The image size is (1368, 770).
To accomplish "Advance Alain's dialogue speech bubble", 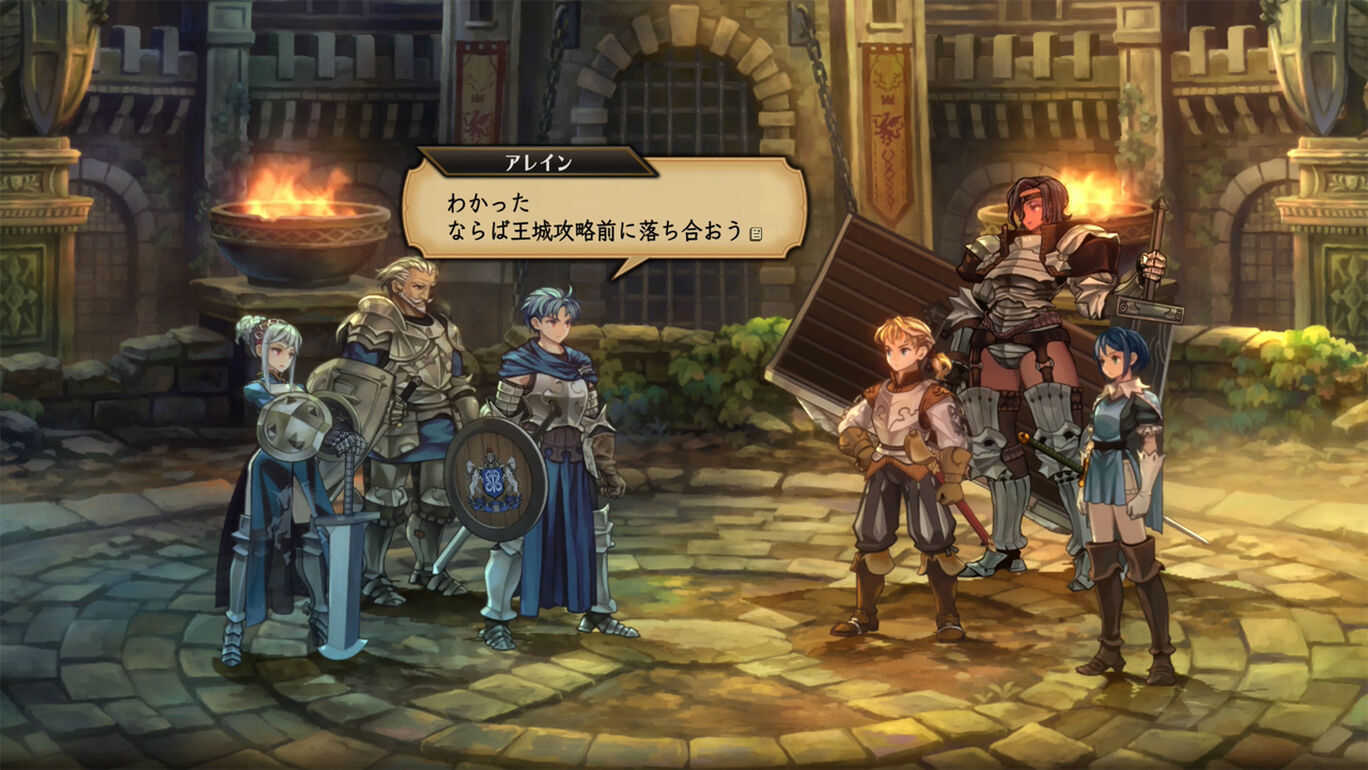I will click(603, 215).
